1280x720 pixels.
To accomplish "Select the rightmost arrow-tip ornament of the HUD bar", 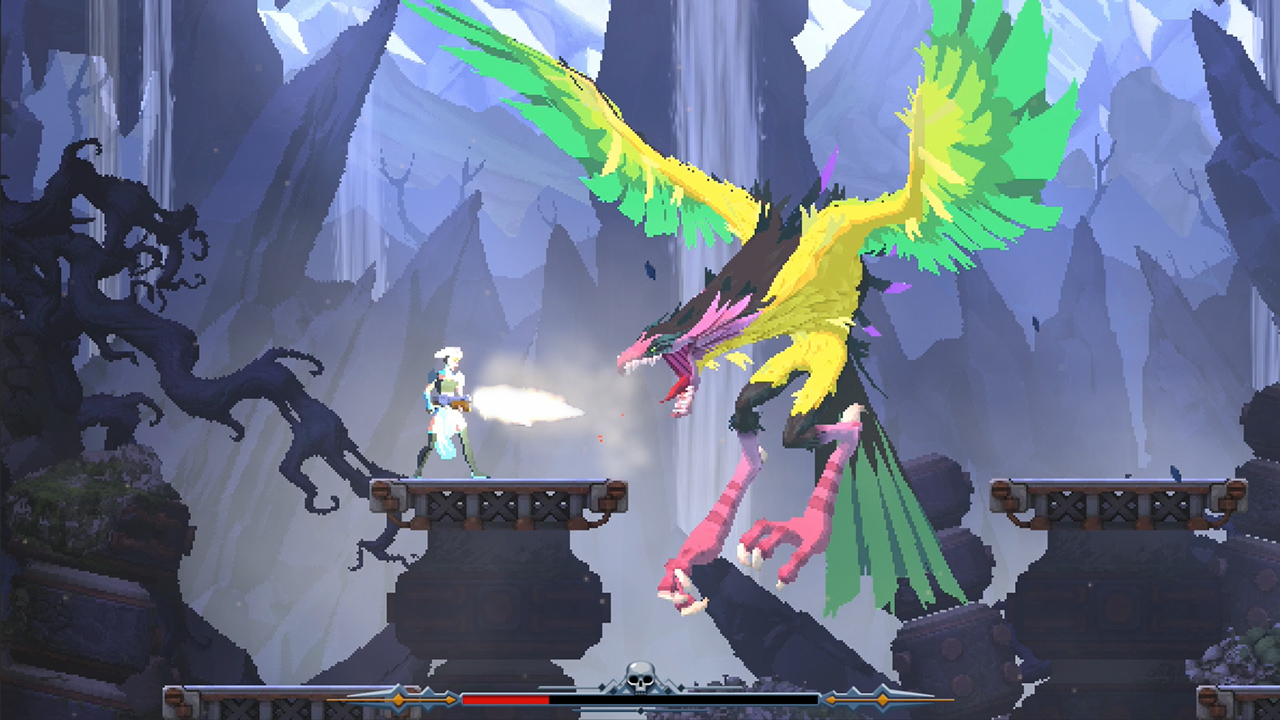I will point(944,698).
